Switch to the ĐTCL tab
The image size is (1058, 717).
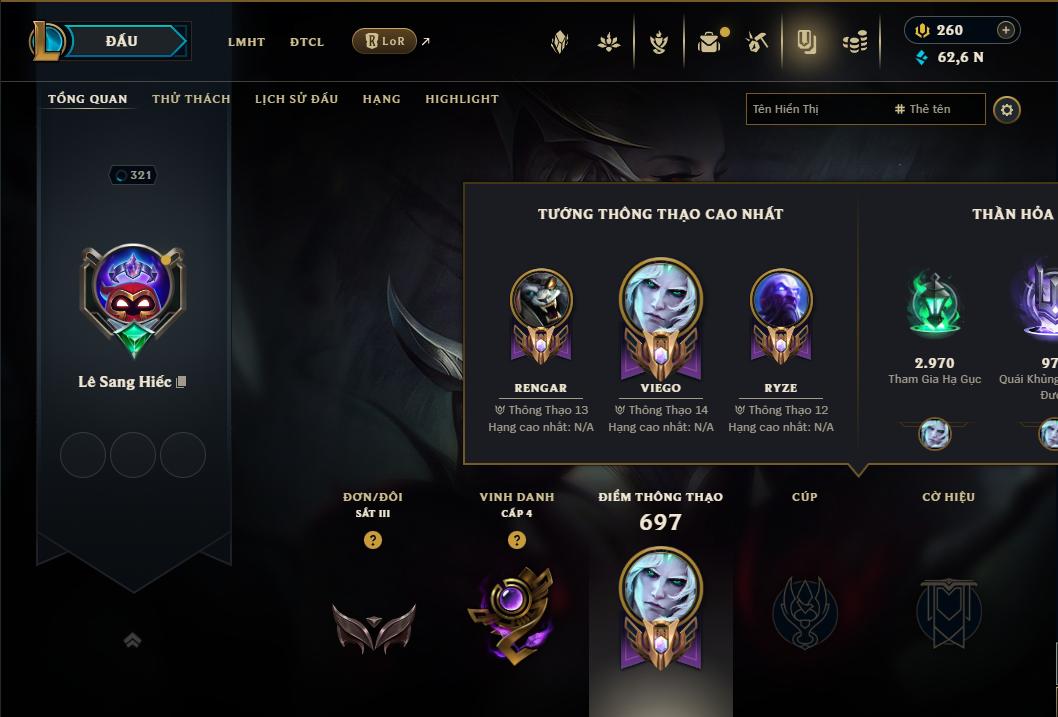307,42
